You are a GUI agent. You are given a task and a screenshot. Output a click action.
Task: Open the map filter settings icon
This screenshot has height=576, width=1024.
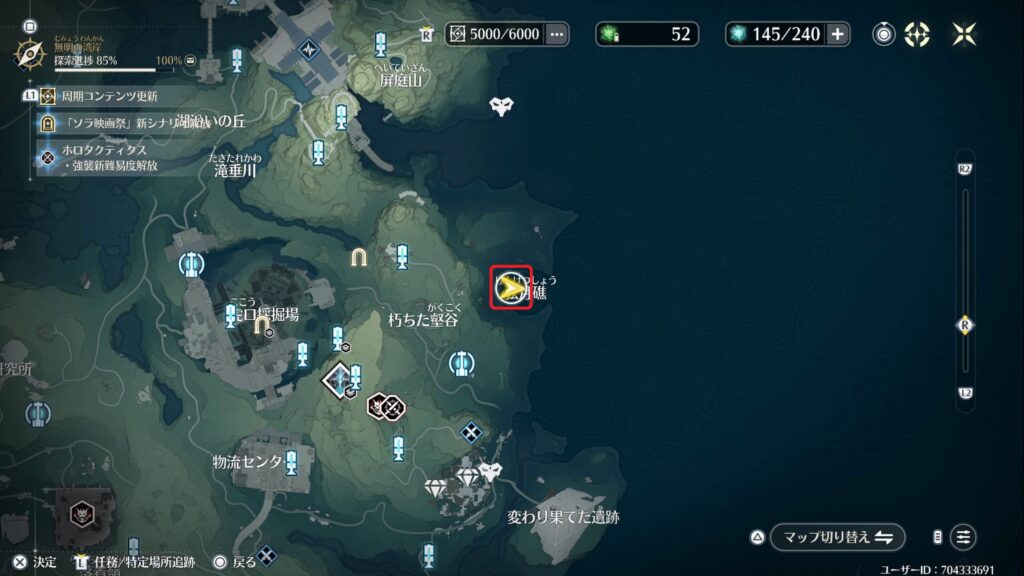click(962, 537)
